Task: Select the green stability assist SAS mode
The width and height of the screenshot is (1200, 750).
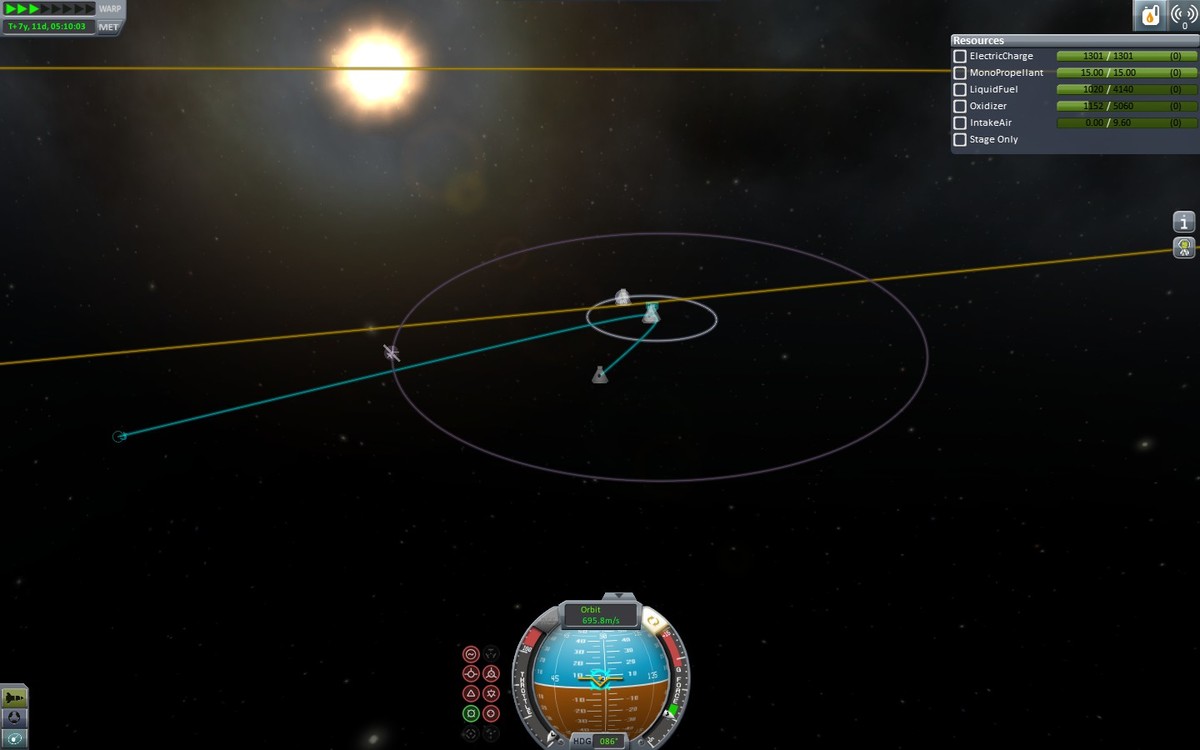Action: pyautogui.click(x=471, y=714)
